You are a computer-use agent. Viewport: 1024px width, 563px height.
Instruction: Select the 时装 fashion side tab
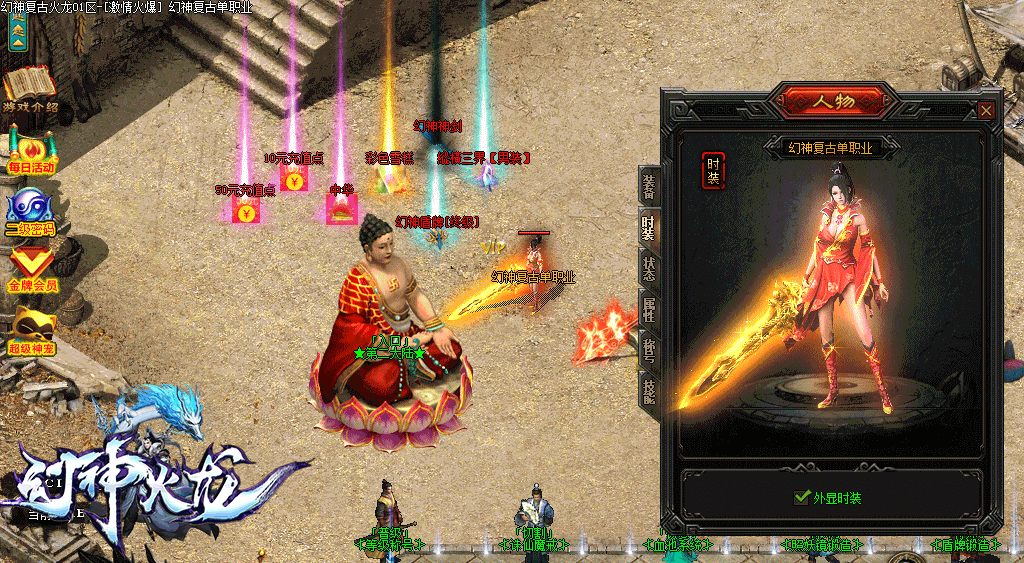649,228
